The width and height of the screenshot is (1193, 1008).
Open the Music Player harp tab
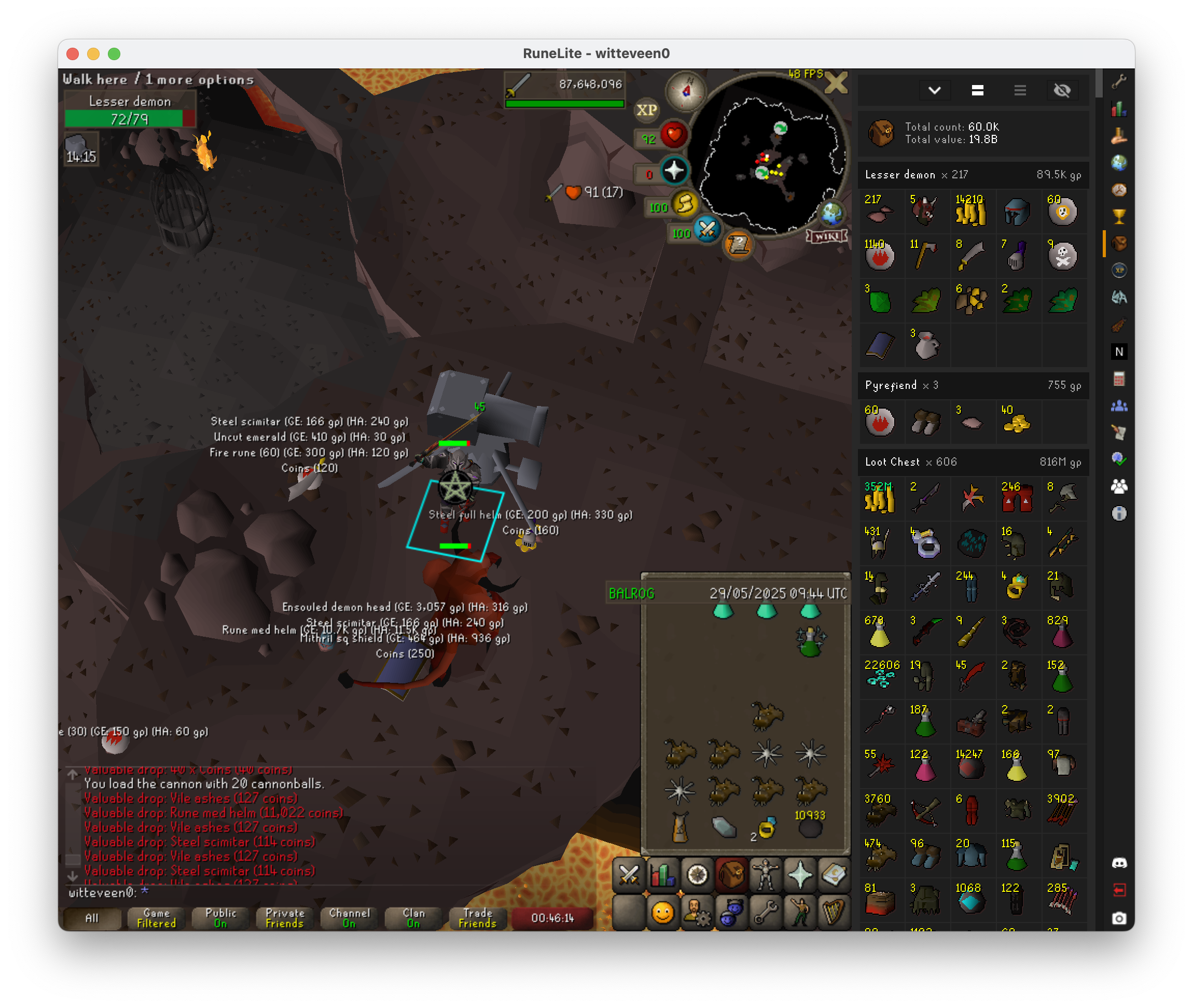[x=834, y=912]
